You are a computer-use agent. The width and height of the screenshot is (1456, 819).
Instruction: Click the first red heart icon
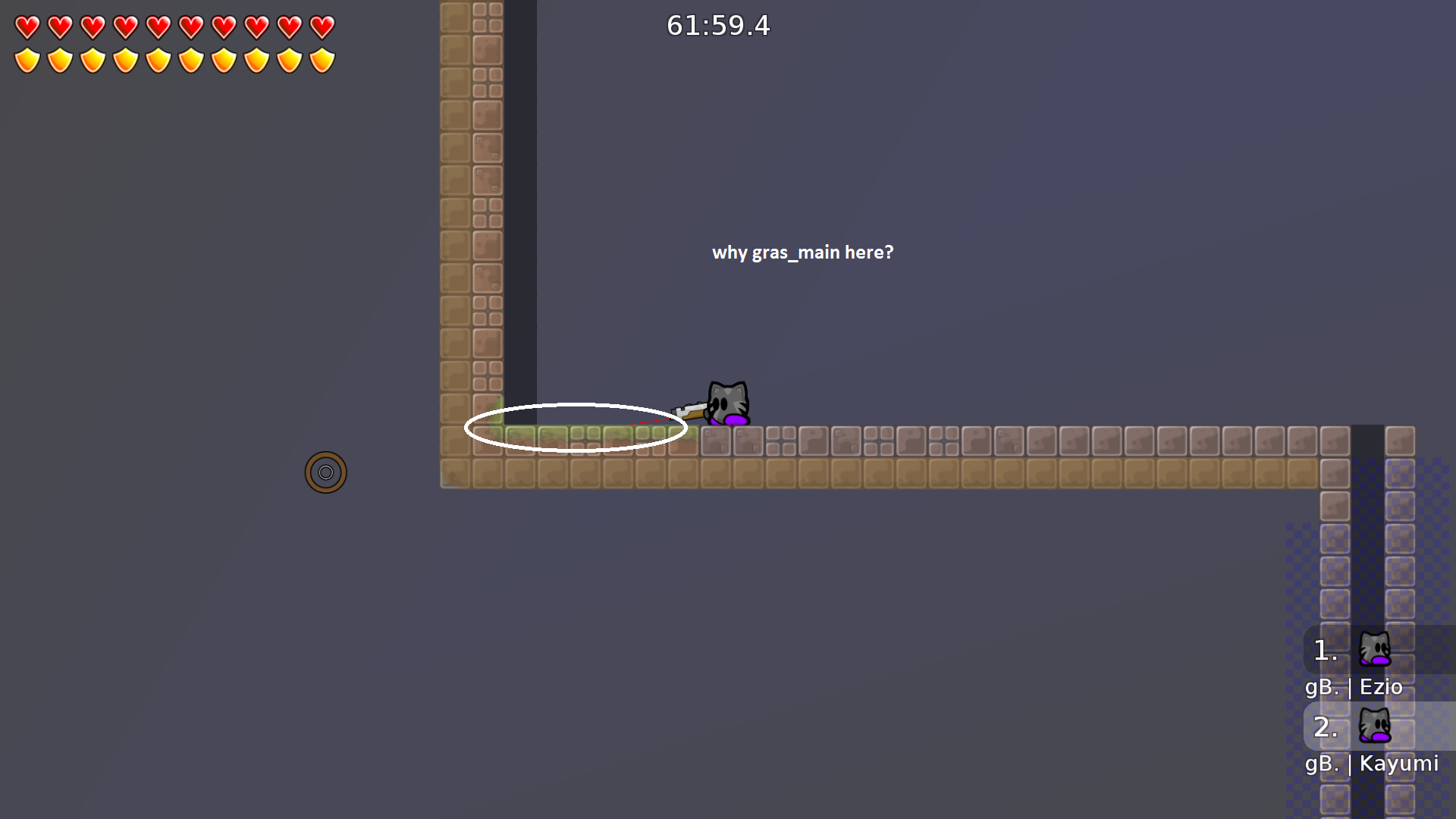(x=27, y=27)
